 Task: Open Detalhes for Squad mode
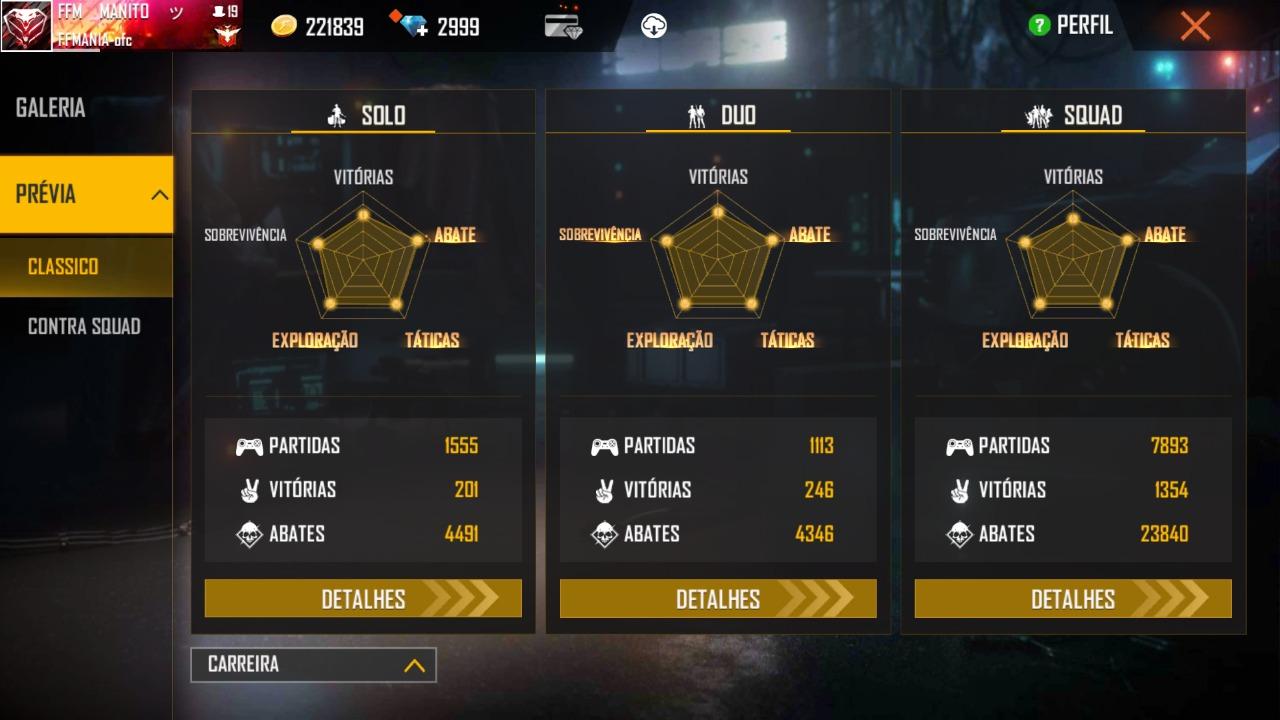[x=1073, y=599]
